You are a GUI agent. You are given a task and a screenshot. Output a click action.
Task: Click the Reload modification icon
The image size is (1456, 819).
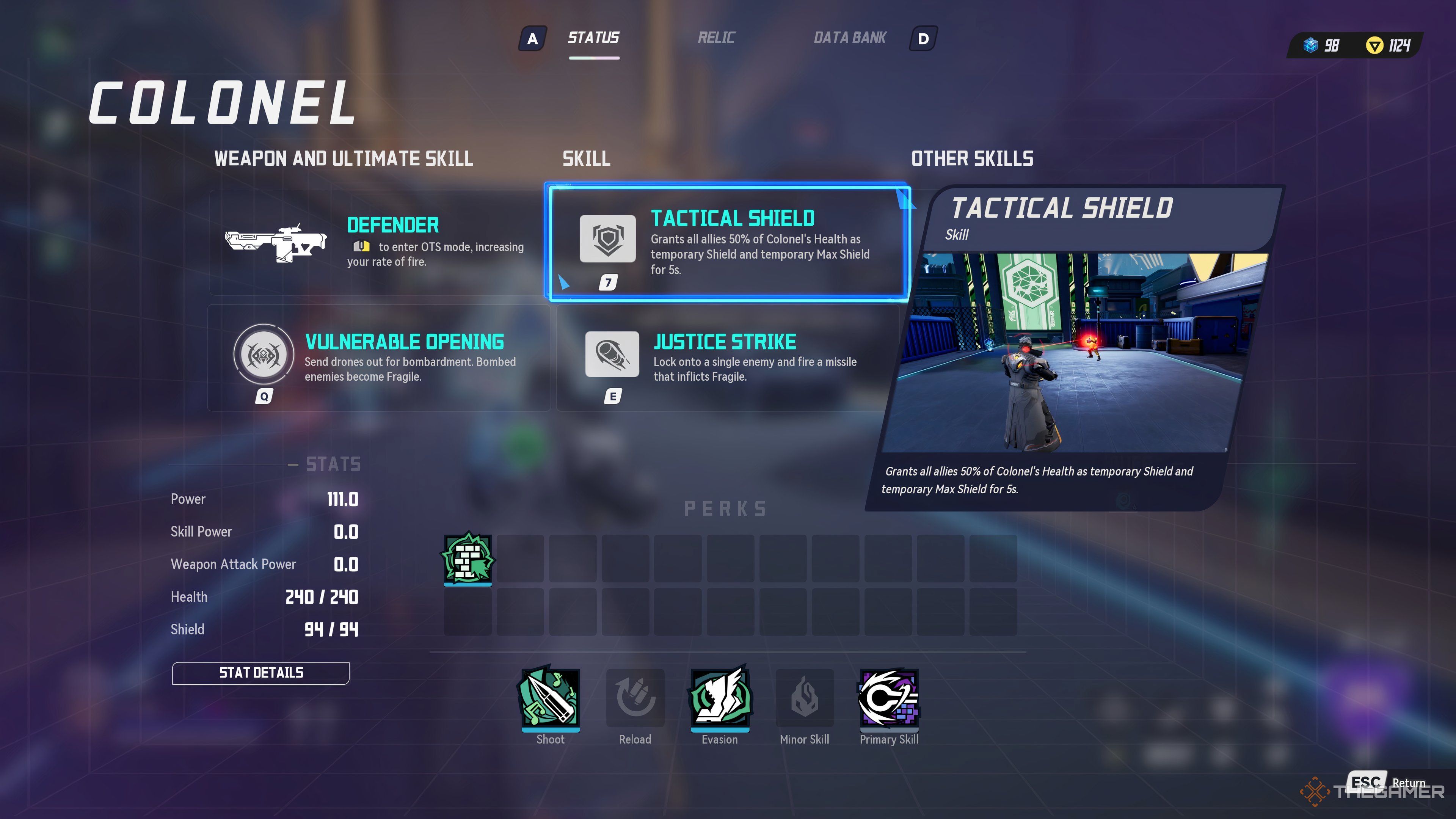click(635, 698)
